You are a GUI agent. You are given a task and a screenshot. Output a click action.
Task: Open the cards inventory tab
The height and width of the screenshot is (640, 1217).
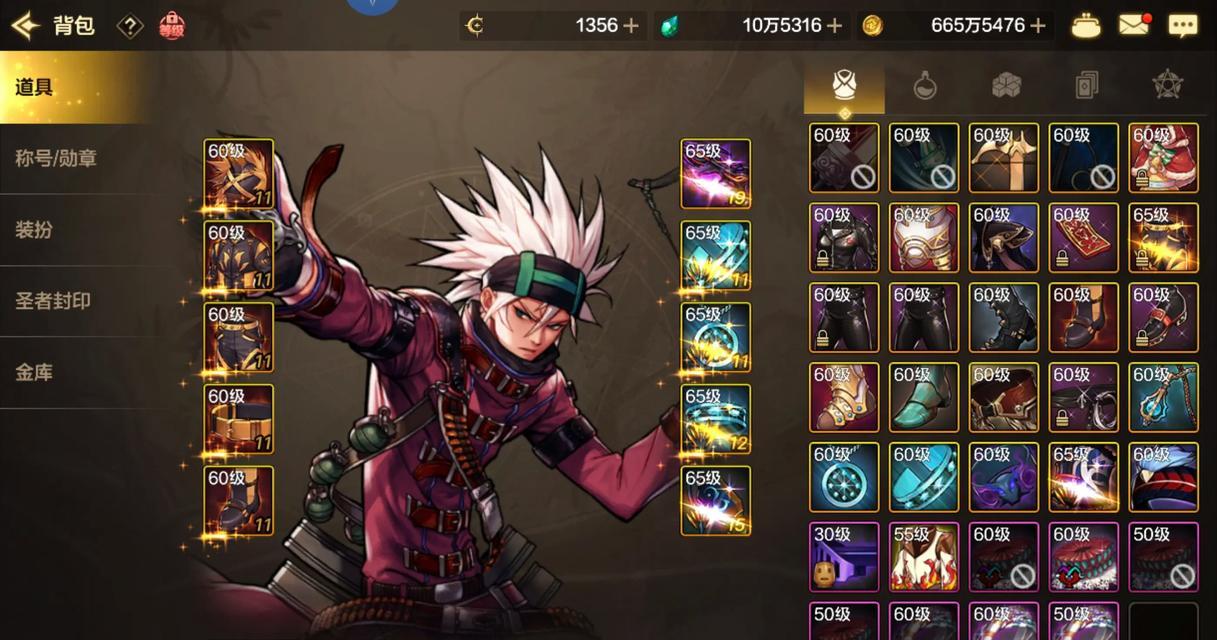pyautogui.click(x=1086, y=86)
